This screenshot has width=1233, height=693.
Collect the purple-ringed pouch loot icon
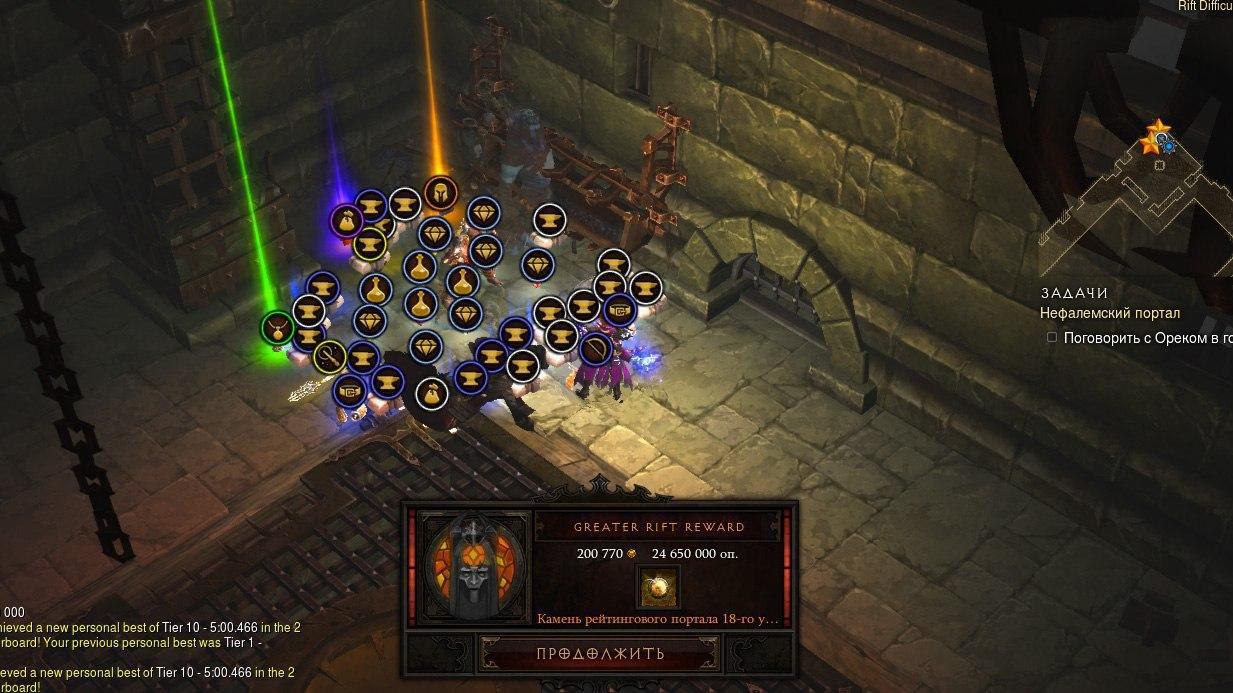click(x=346, y=220)
